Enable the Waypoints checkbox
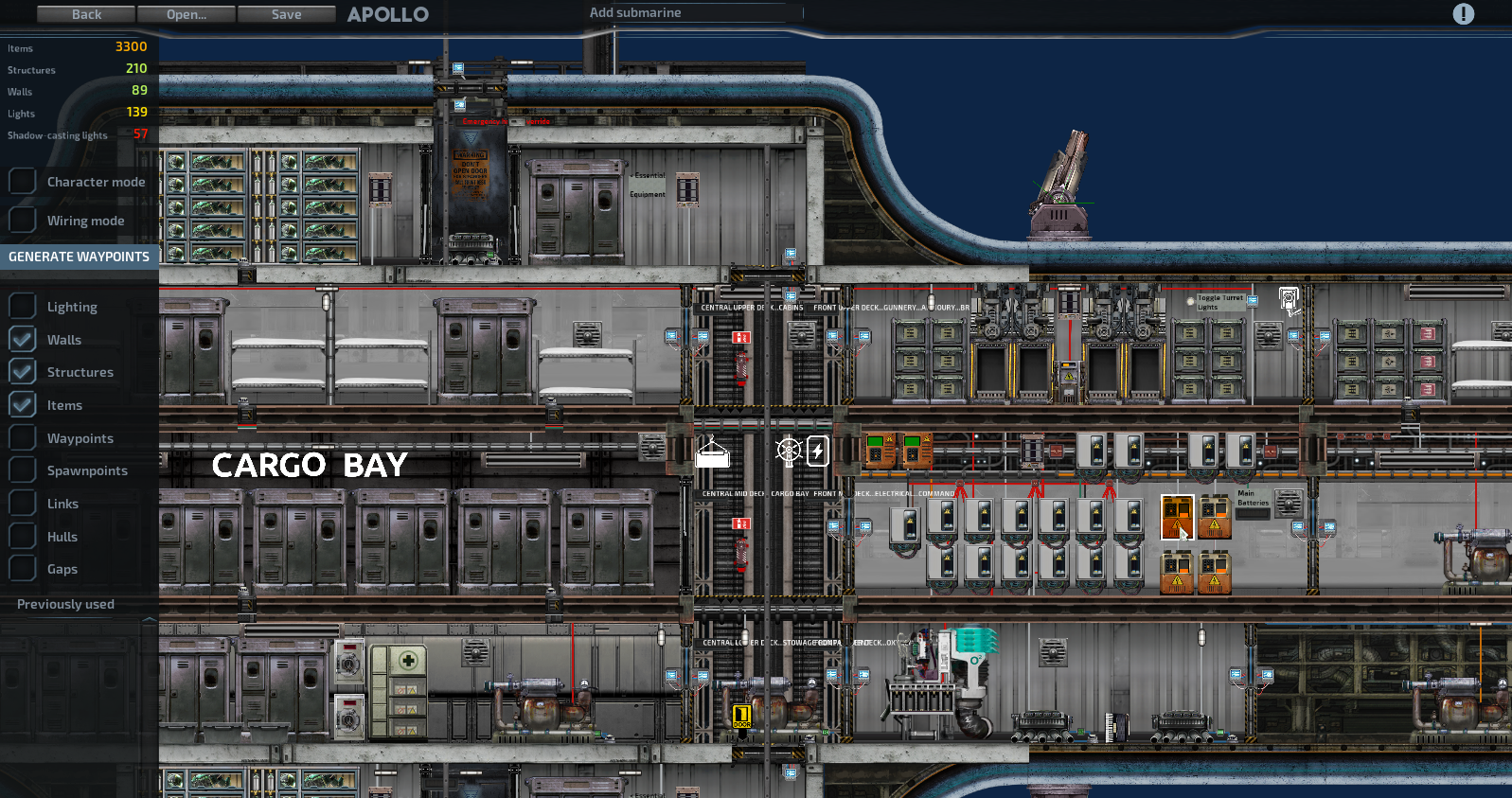1512x798 pixels. pyautogui.click(x=22, y=437)
